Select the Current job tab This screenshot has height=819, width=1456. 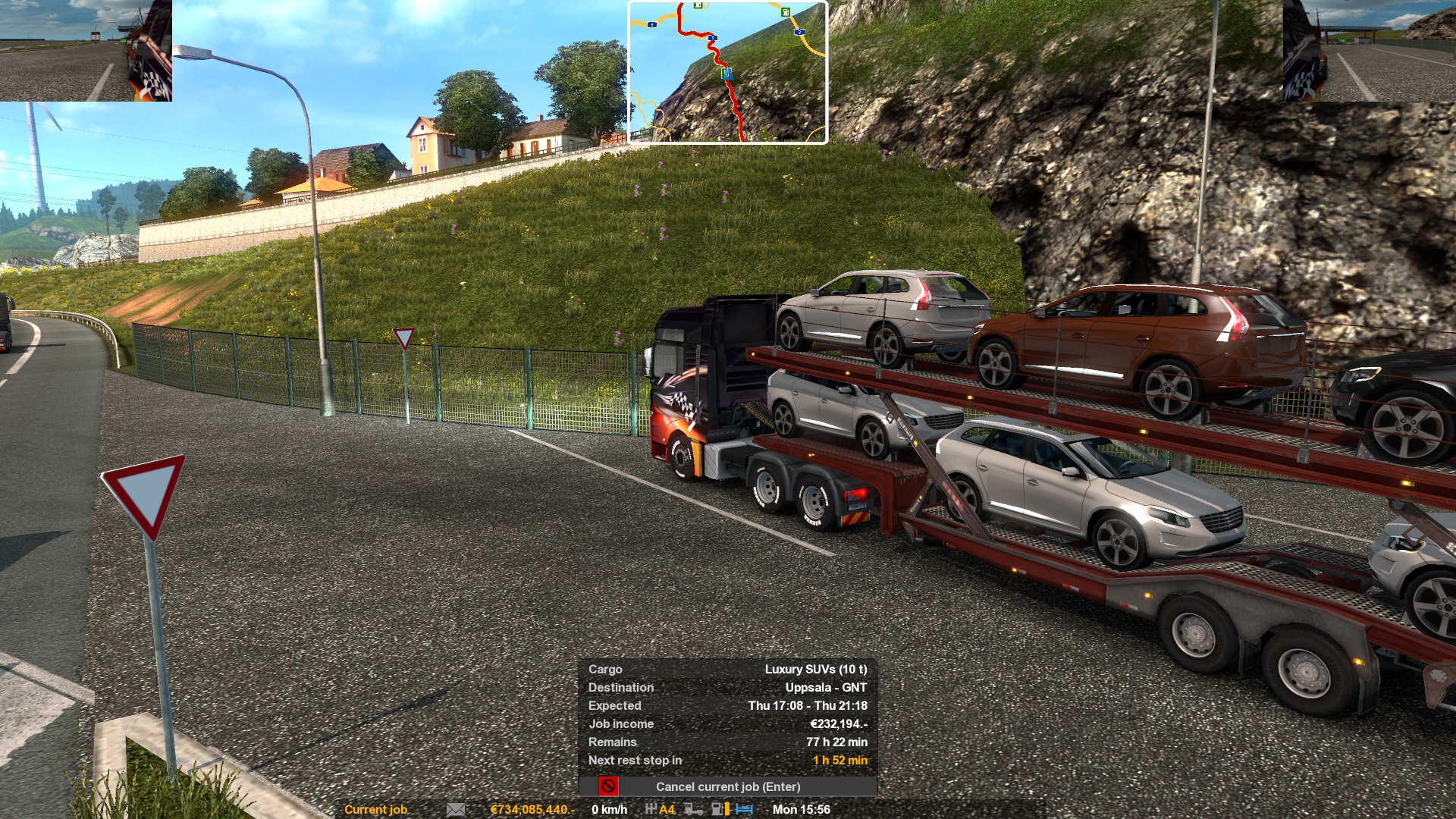point(375,809)
